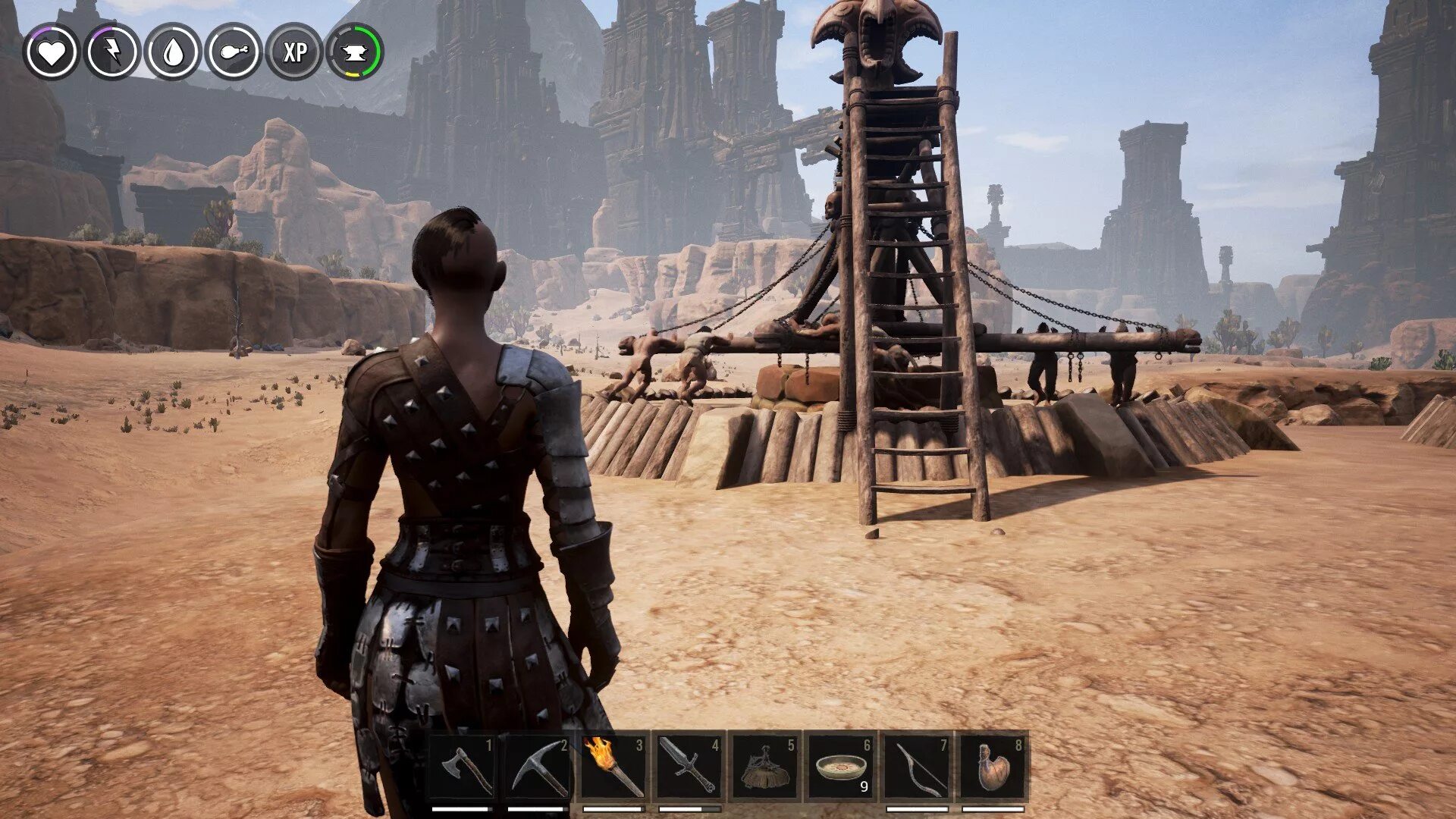Select the waterskin in slot 8
Image resolution: width=1456 pixels, height=819 pixels.
point(994,767)
